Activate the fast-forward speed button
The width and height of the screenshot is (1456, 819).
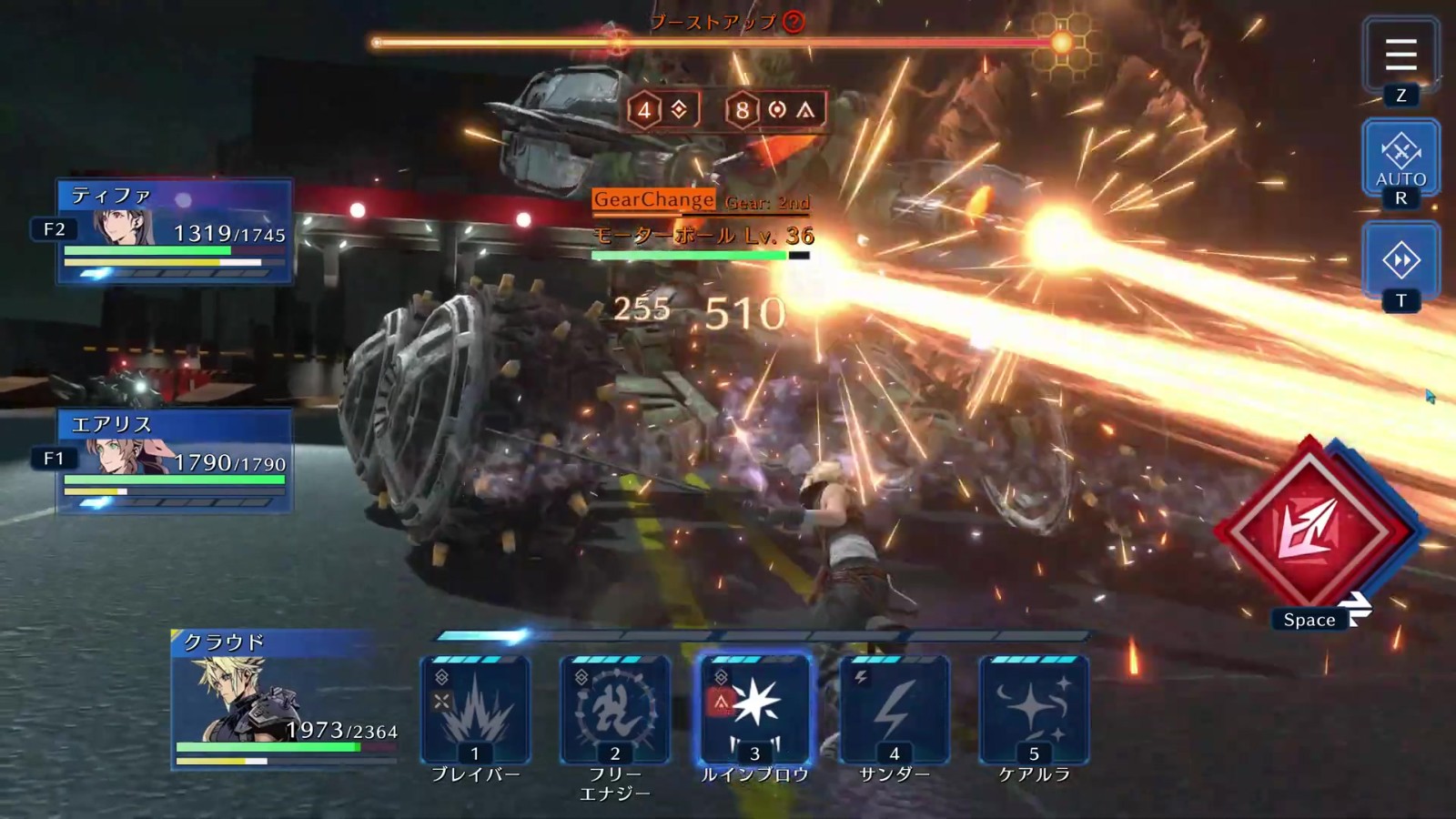(1400, 261)
